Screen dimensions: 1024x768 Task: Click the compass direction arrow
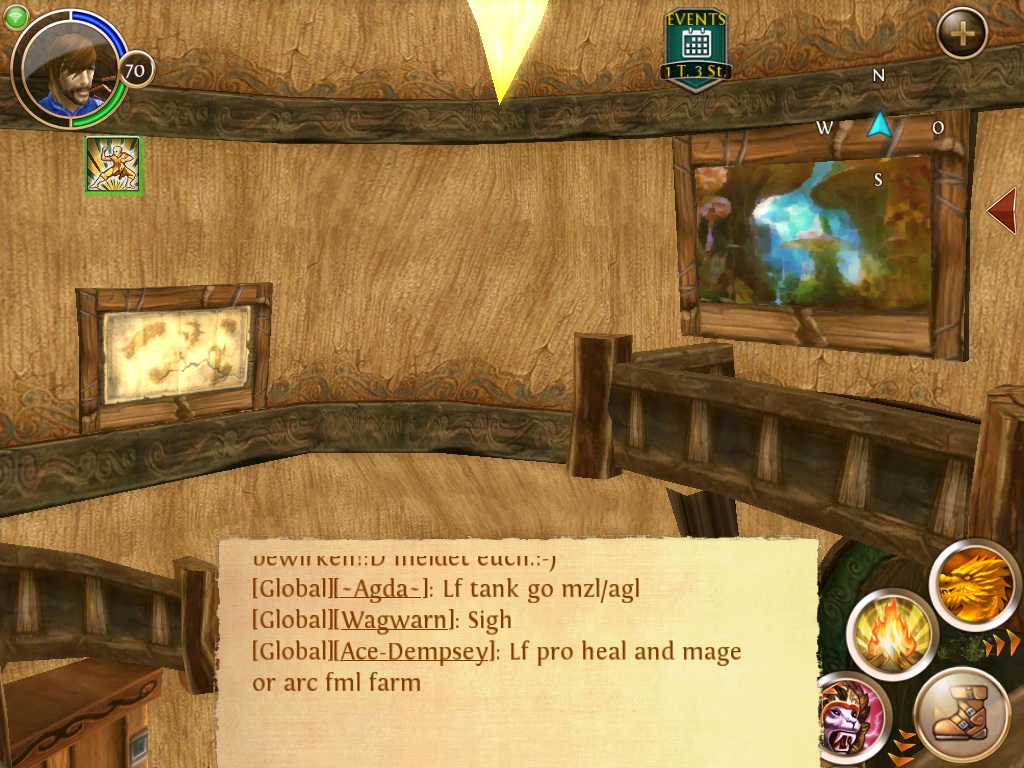click(878, 125)
